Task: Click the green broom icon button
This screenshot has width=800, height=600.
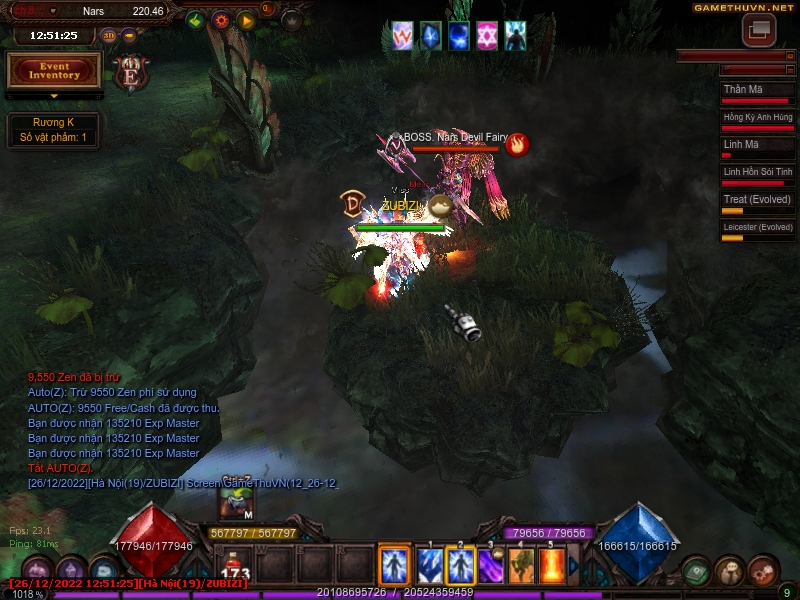Action: pyautogui.click(x=196, y=19)
